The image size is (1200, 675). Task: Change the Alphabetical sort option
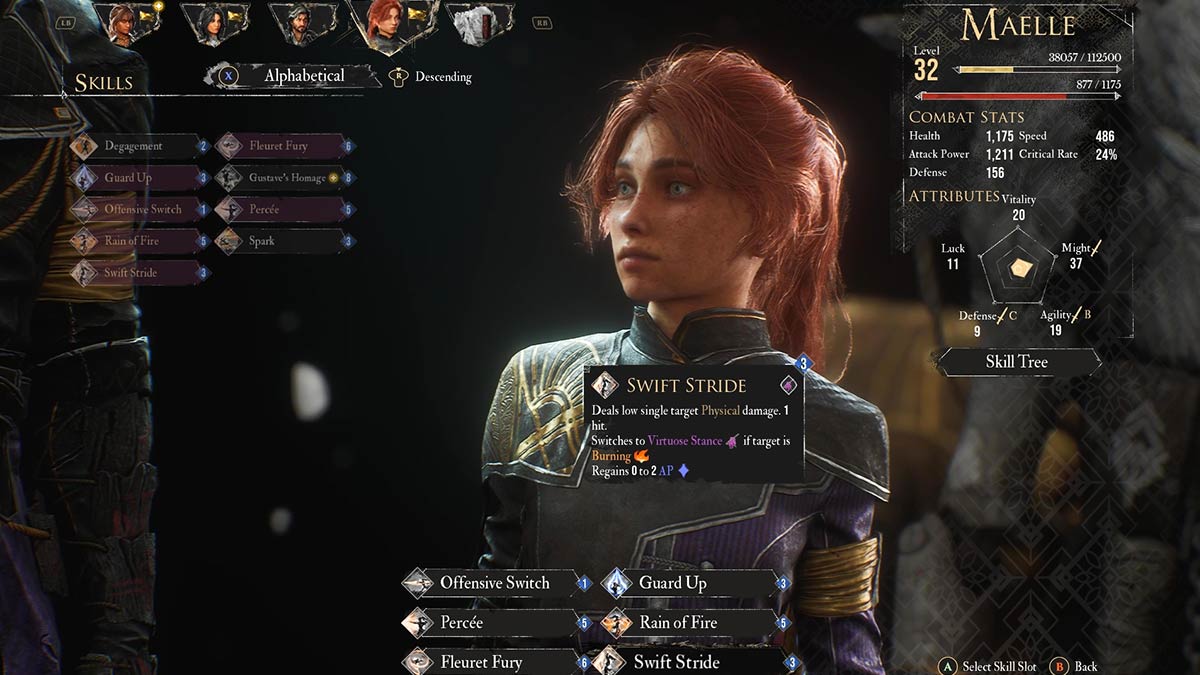(303, 76)
